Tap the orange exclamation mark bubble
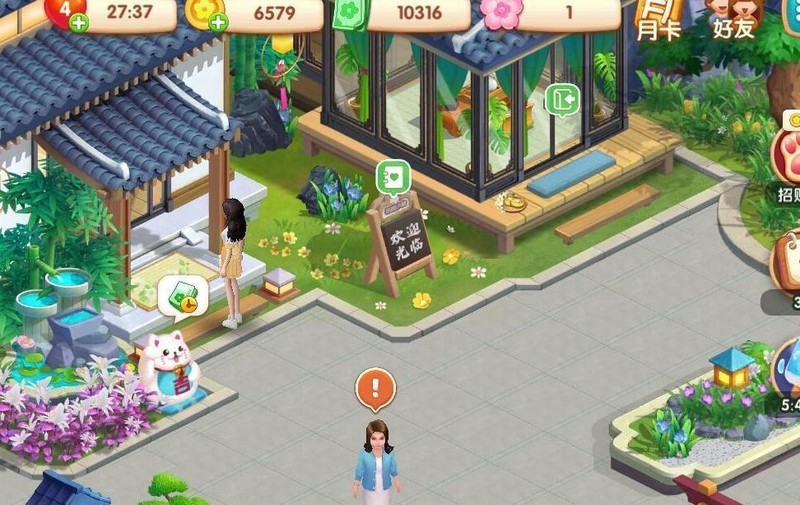Screen dimensions: 800x505 tap(376, 387)
